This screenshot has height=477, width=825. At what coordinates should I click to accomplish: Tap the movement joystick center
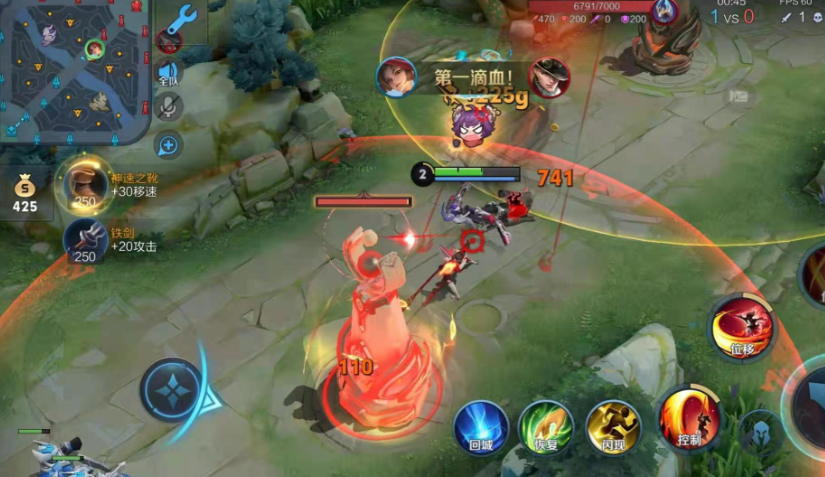click(x=171, y=389)
